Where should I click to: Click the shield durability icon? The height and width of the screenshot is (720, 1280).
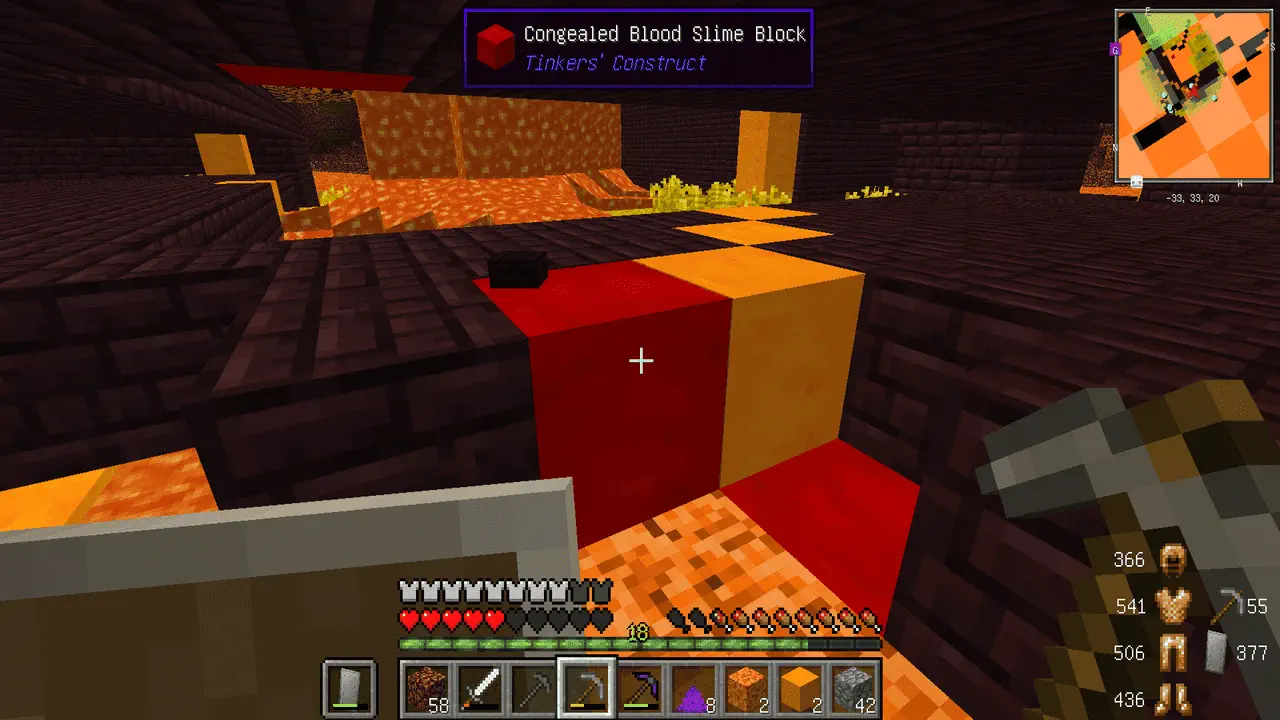coord(1217,653)
